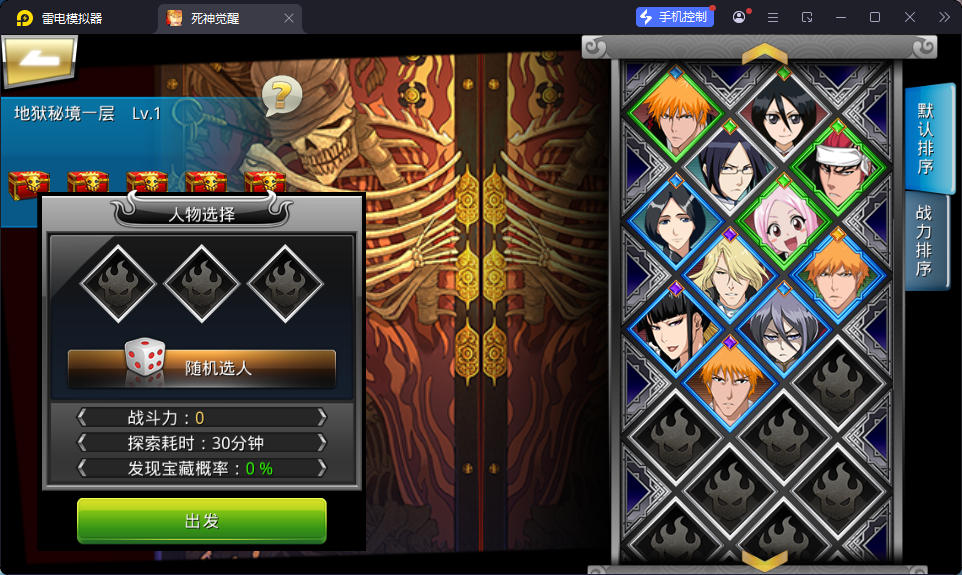Image resolution: width=962 pixels, height=575 pixels.
Task: Select the Santa hat character portrait
Action: (x=836, y=172)
